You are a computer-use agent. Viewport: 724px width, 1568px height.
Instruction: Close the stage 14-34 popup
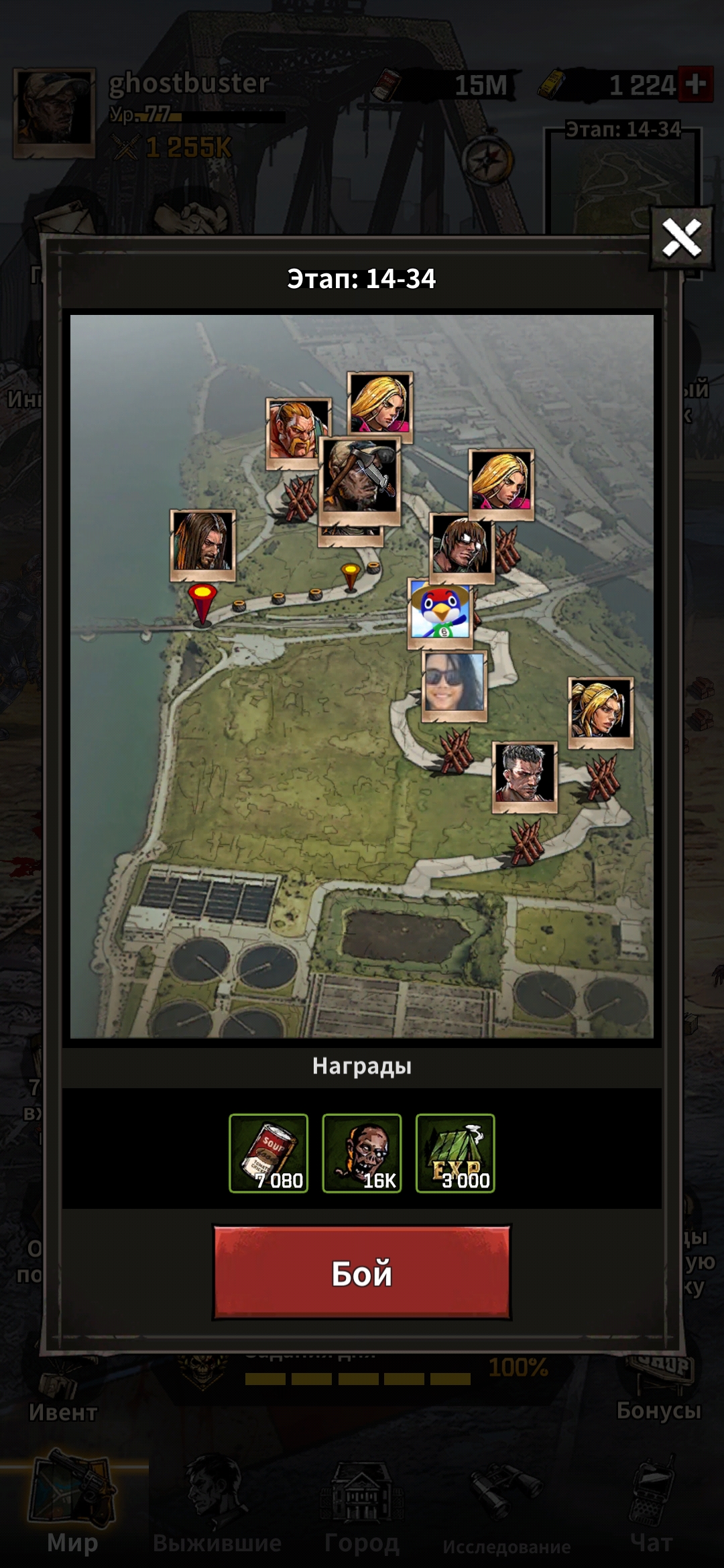click(681, 238)
